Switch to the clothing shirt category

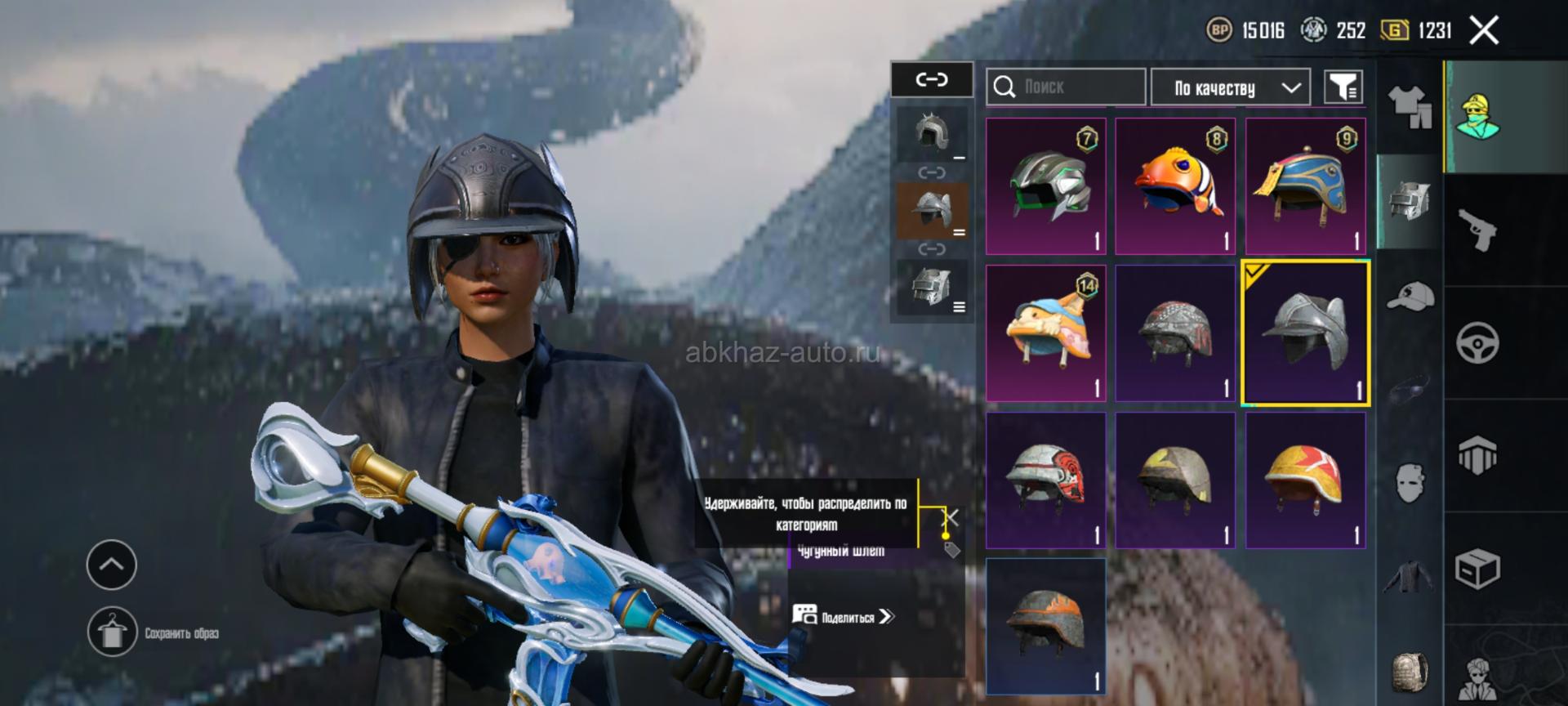[x=1410, y=108]
